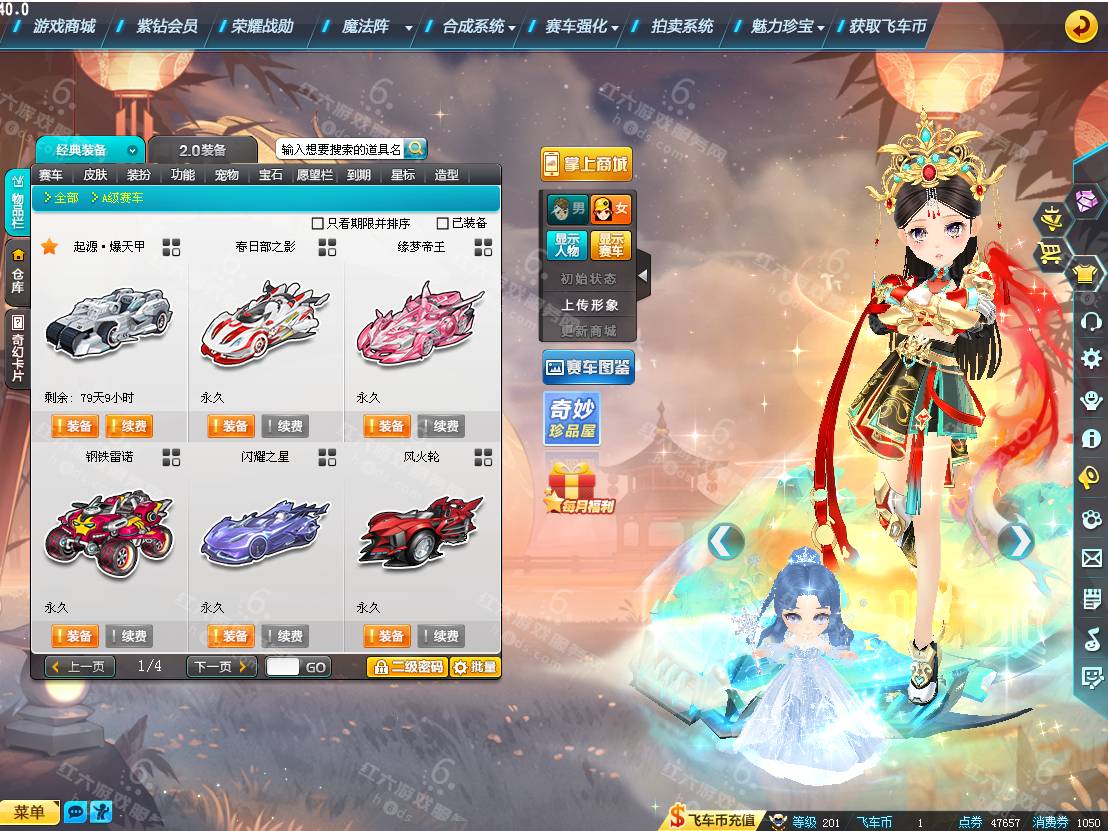Click the yellow return arrow button

coord(1080,26)
